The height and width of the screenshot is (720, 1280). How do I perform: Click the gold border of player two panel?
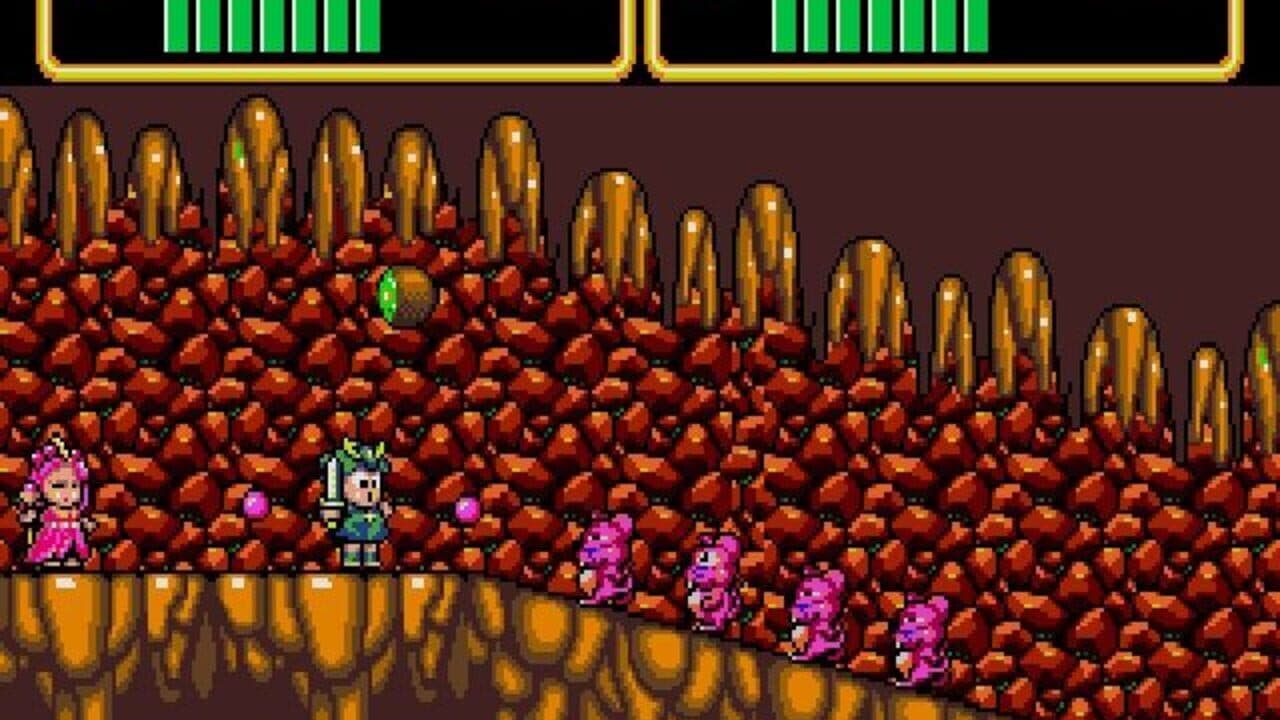click(x=930, y=72)
